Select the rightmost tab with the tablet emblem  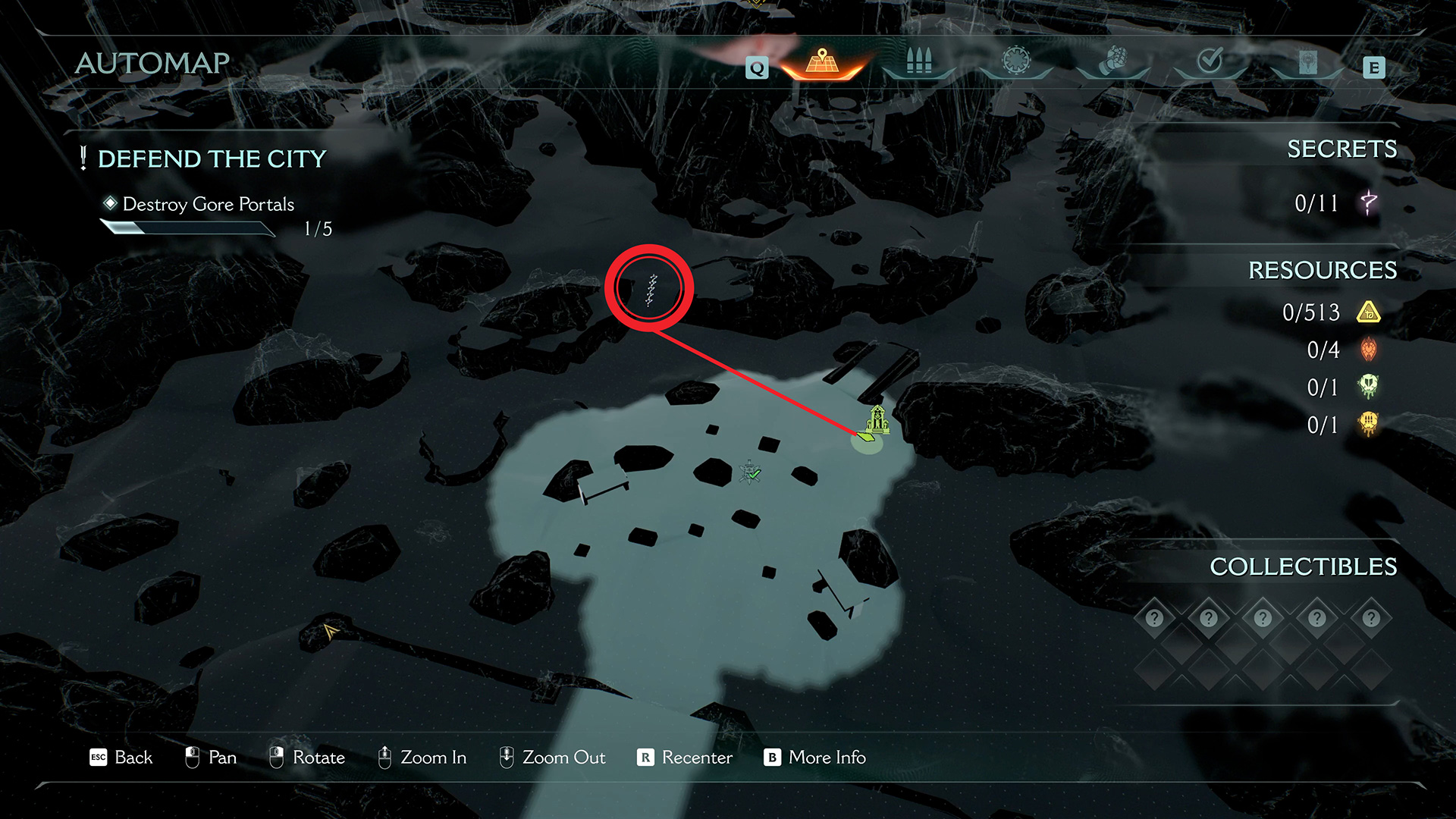pos(1307,62)
